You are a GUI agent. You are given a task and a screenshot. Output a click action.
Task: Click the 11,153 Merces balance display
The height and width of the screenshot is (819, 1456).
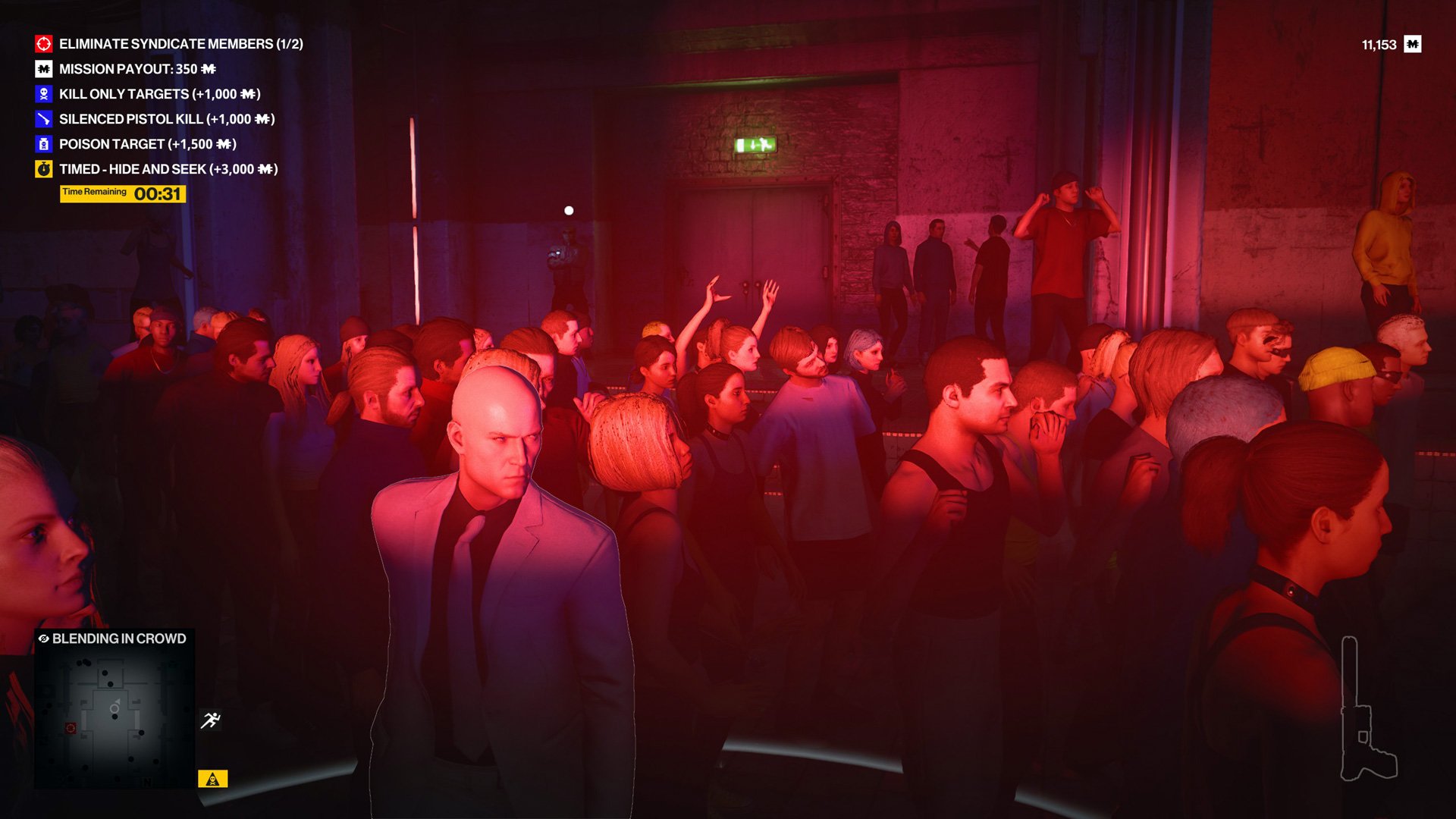(1386, 43)
